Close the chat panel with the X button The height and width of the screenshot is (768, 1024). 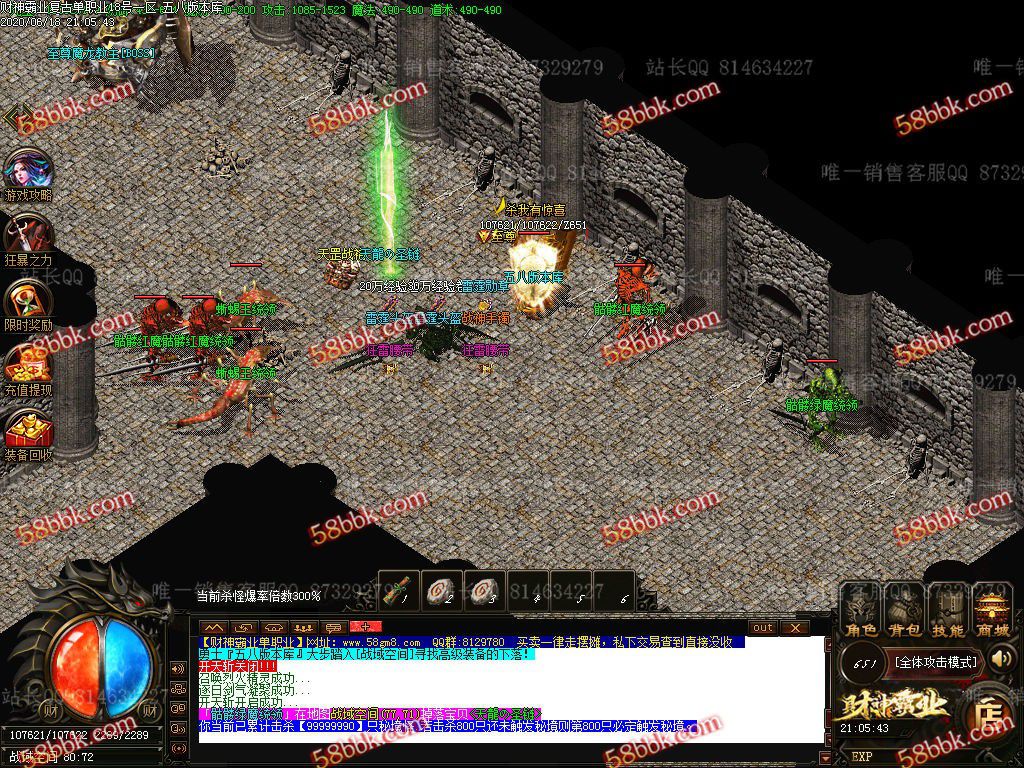[795, 627]
